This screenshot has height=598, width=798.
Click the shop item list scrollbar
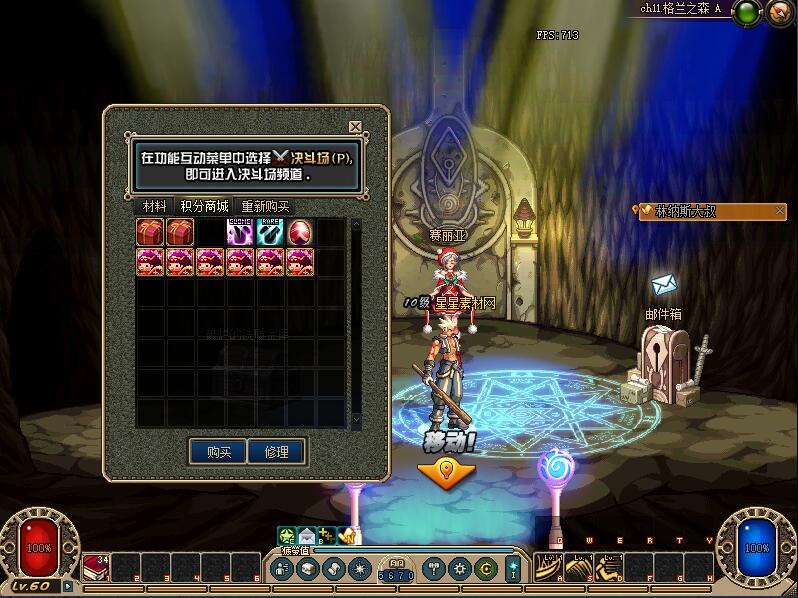point(355,320)
